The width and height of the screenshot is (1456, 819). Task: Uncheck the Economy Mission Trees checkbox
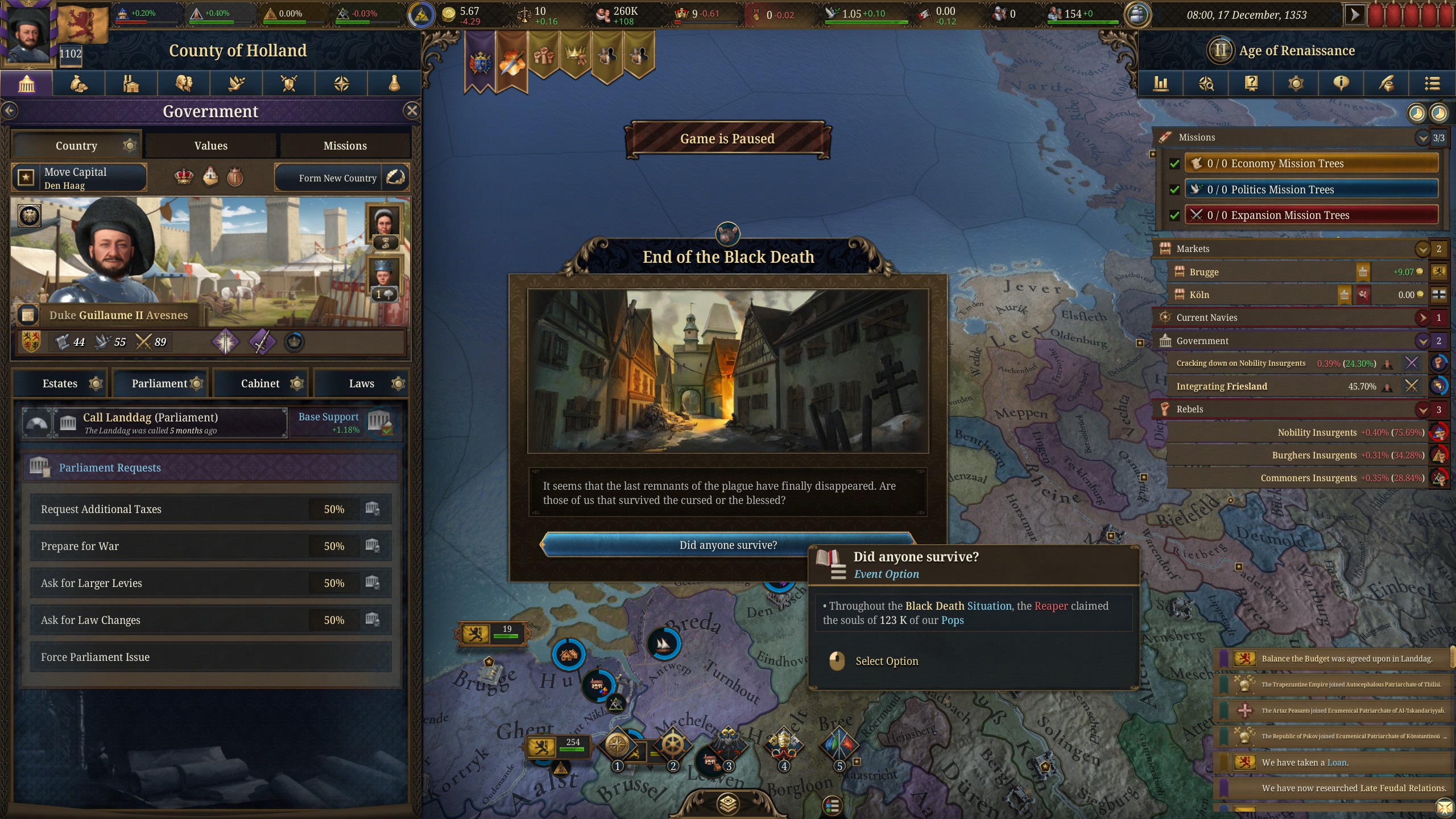pyautogui.click(x=1175, y=163)
